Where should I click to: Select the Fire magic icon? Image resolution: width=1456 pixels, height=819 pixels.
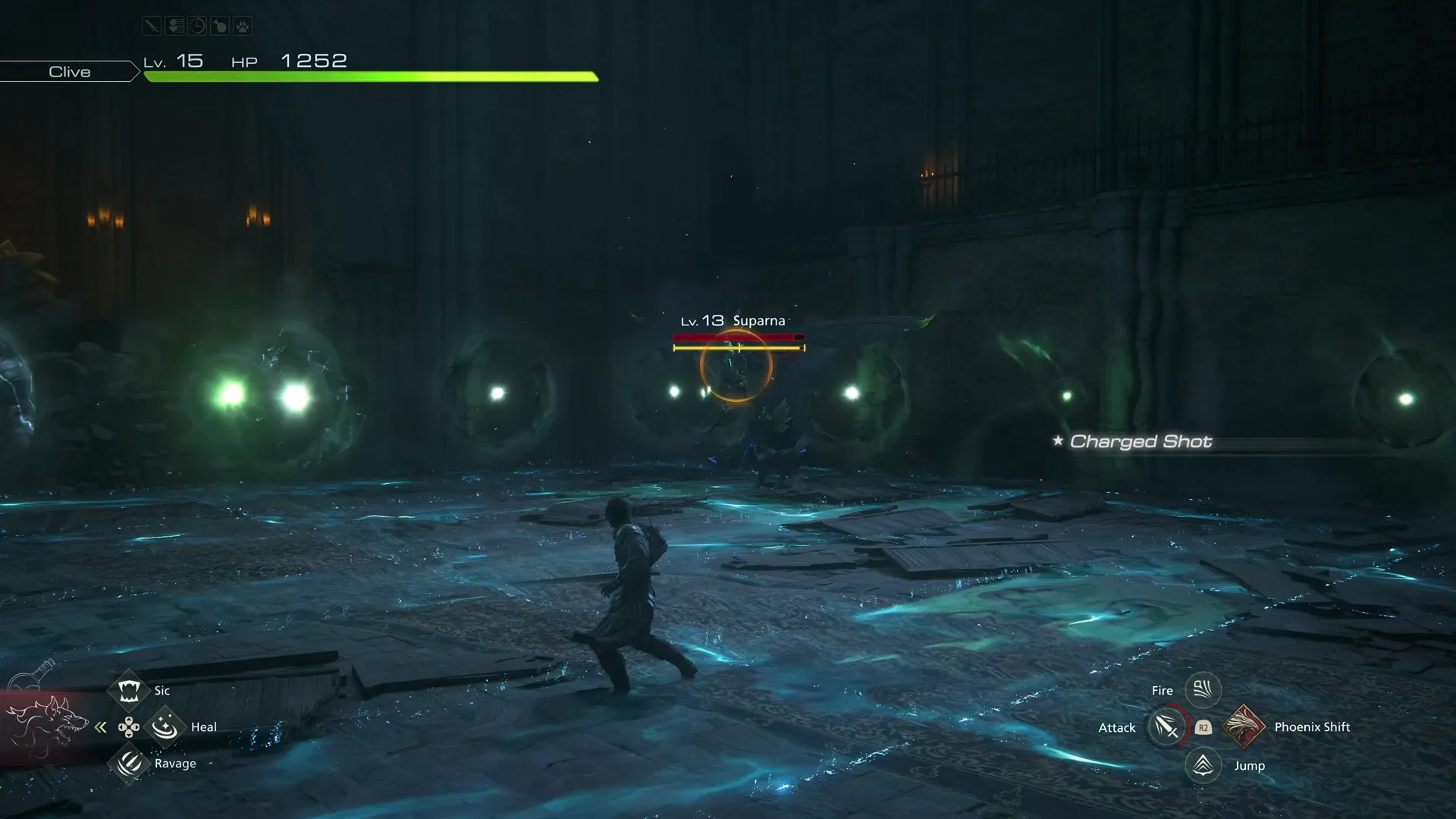1203,689
